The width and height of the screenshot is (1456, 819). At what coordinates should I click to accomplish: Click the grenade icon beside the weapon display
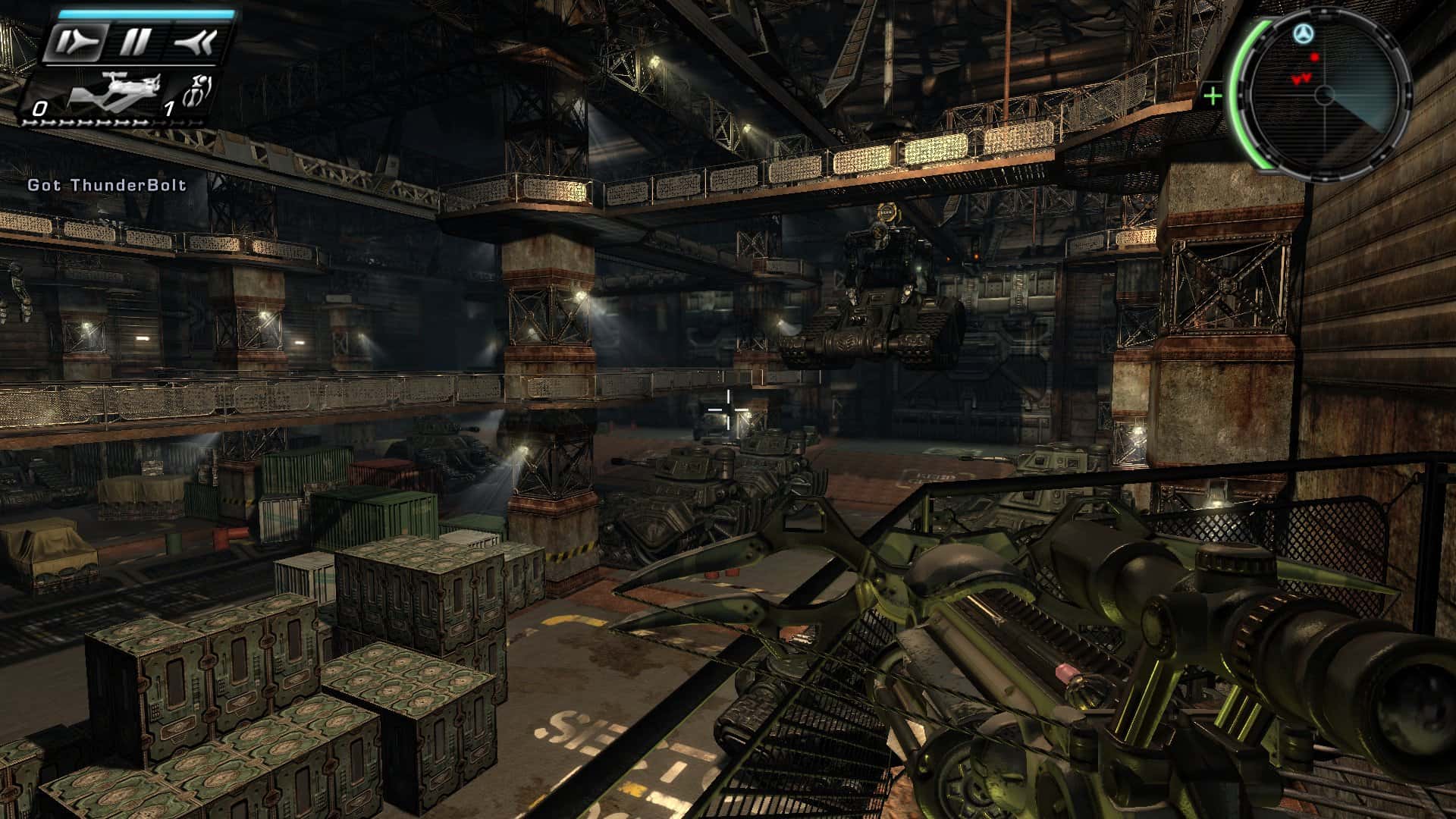click(x=197, y=89)
